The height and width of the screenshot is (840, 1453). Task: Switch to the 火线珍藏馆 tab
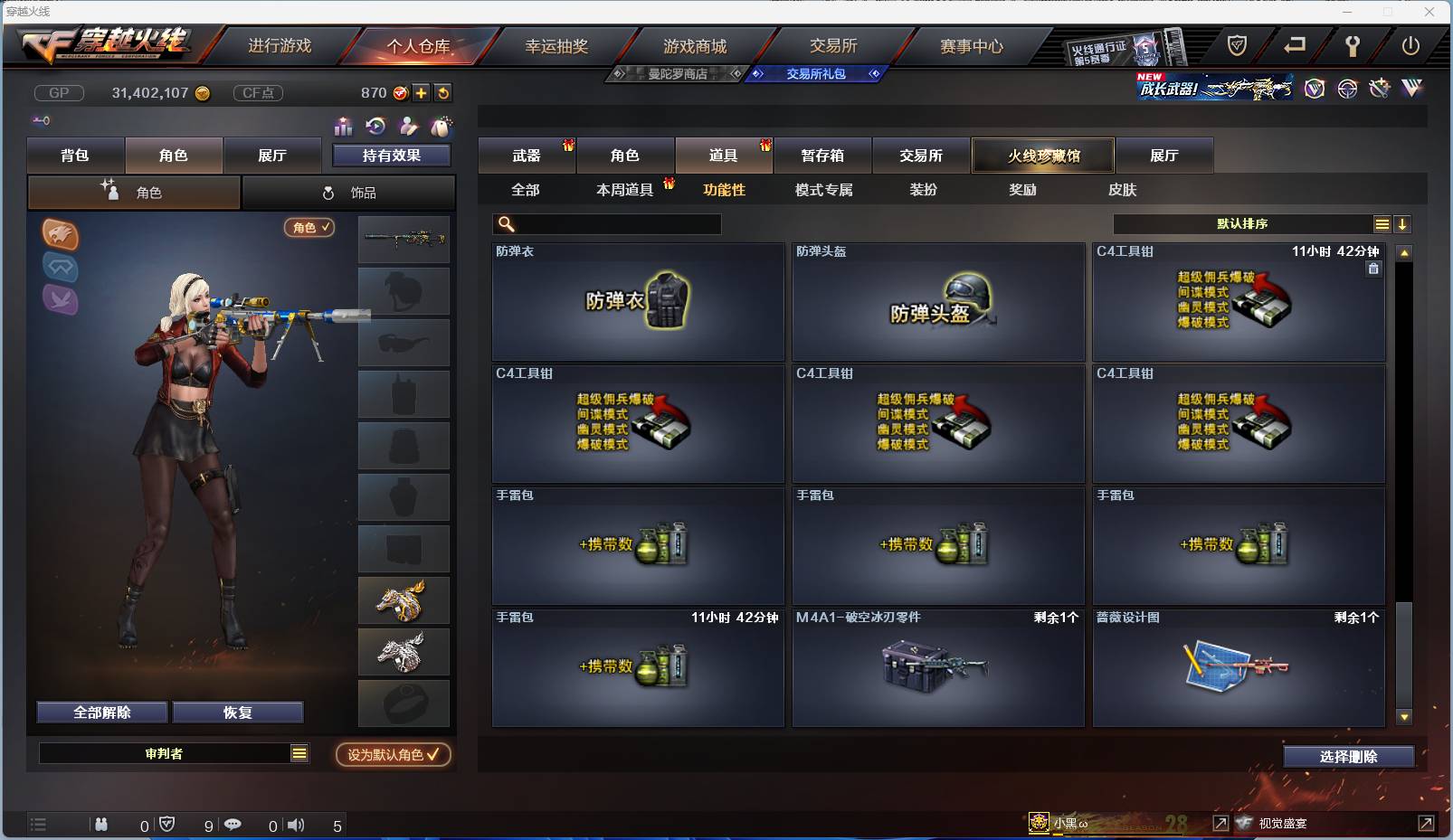[x=1043, y=156]
